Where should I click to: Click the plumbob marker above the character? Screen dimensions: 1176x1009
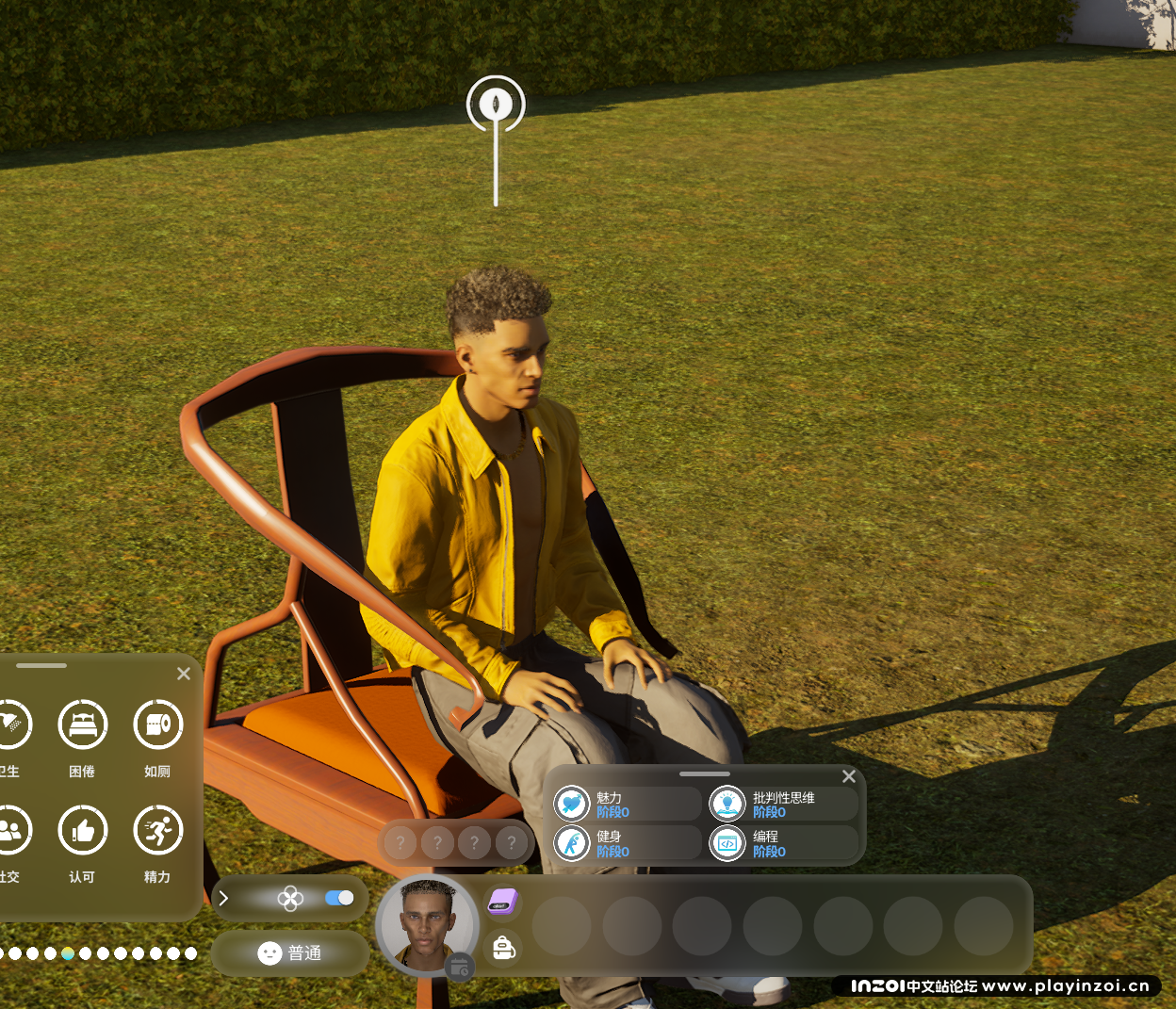tap(496, 104)
